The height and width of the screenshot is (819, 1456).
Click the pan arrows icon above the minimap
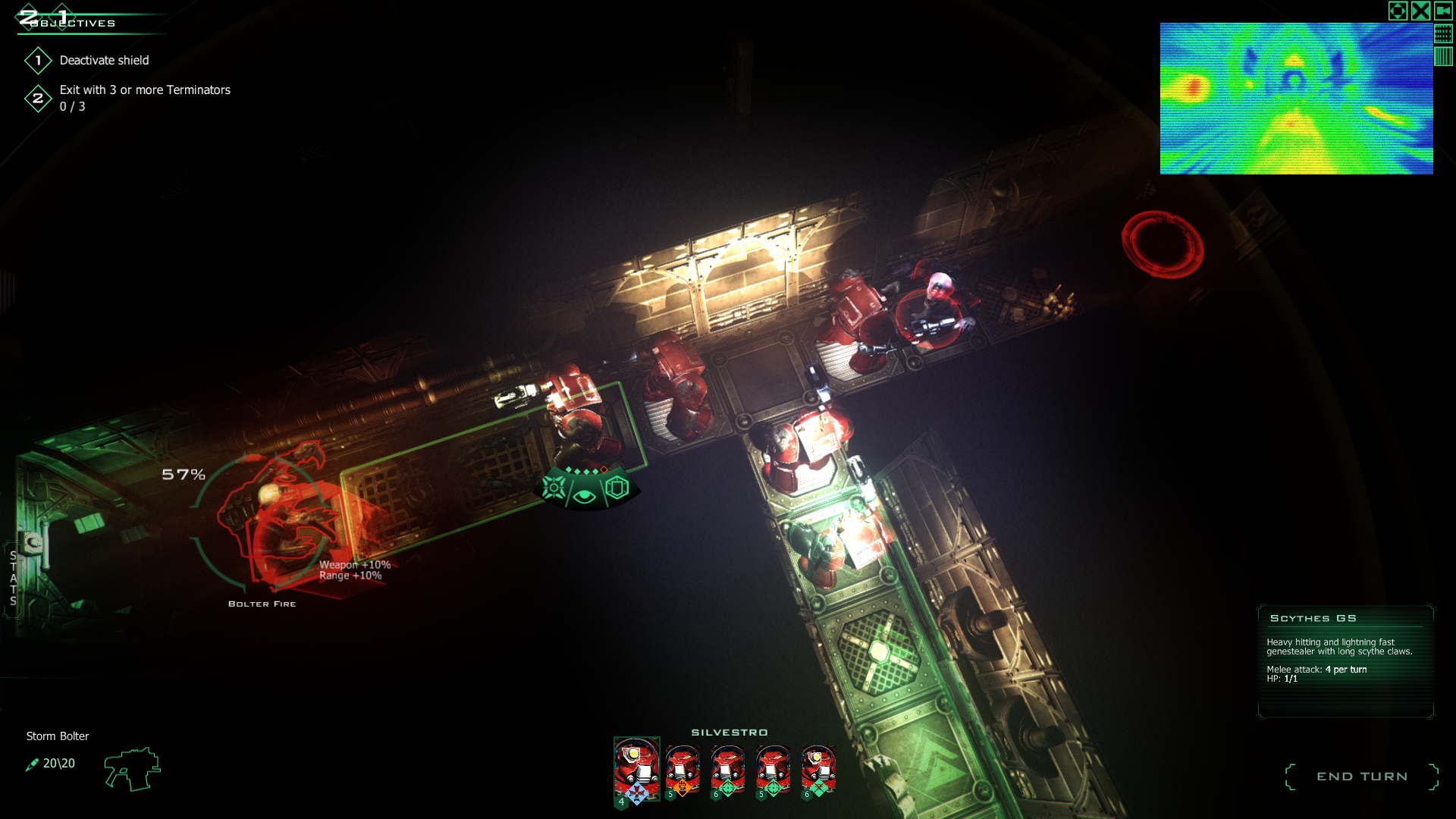pos(1398,10)
